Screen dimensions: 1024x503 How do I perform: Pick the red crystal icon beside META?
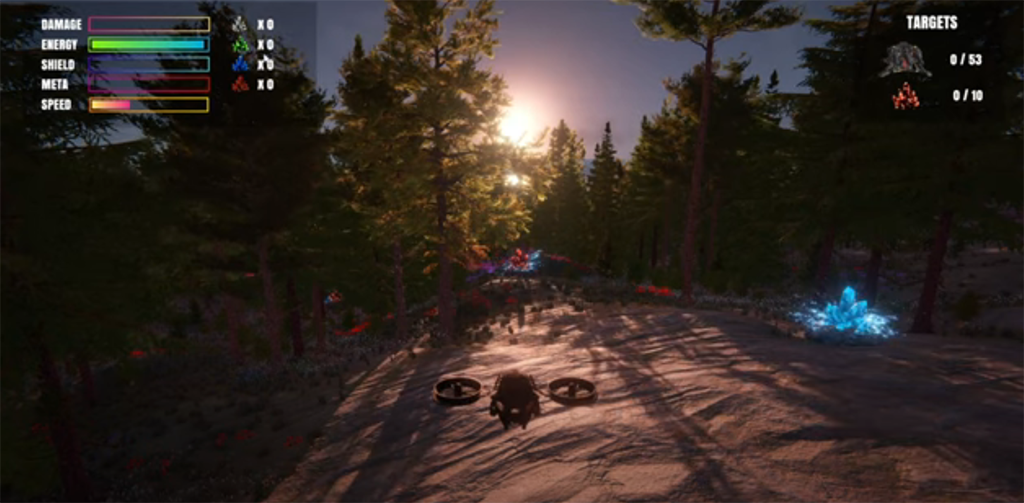tap(239, 84)
